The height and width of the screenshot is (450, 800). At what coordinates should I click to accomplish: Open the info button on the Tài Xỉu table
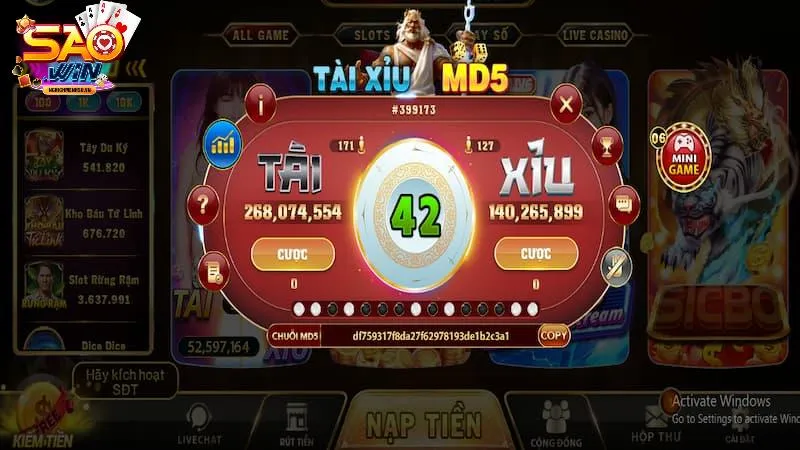click(x=265, y=103)
